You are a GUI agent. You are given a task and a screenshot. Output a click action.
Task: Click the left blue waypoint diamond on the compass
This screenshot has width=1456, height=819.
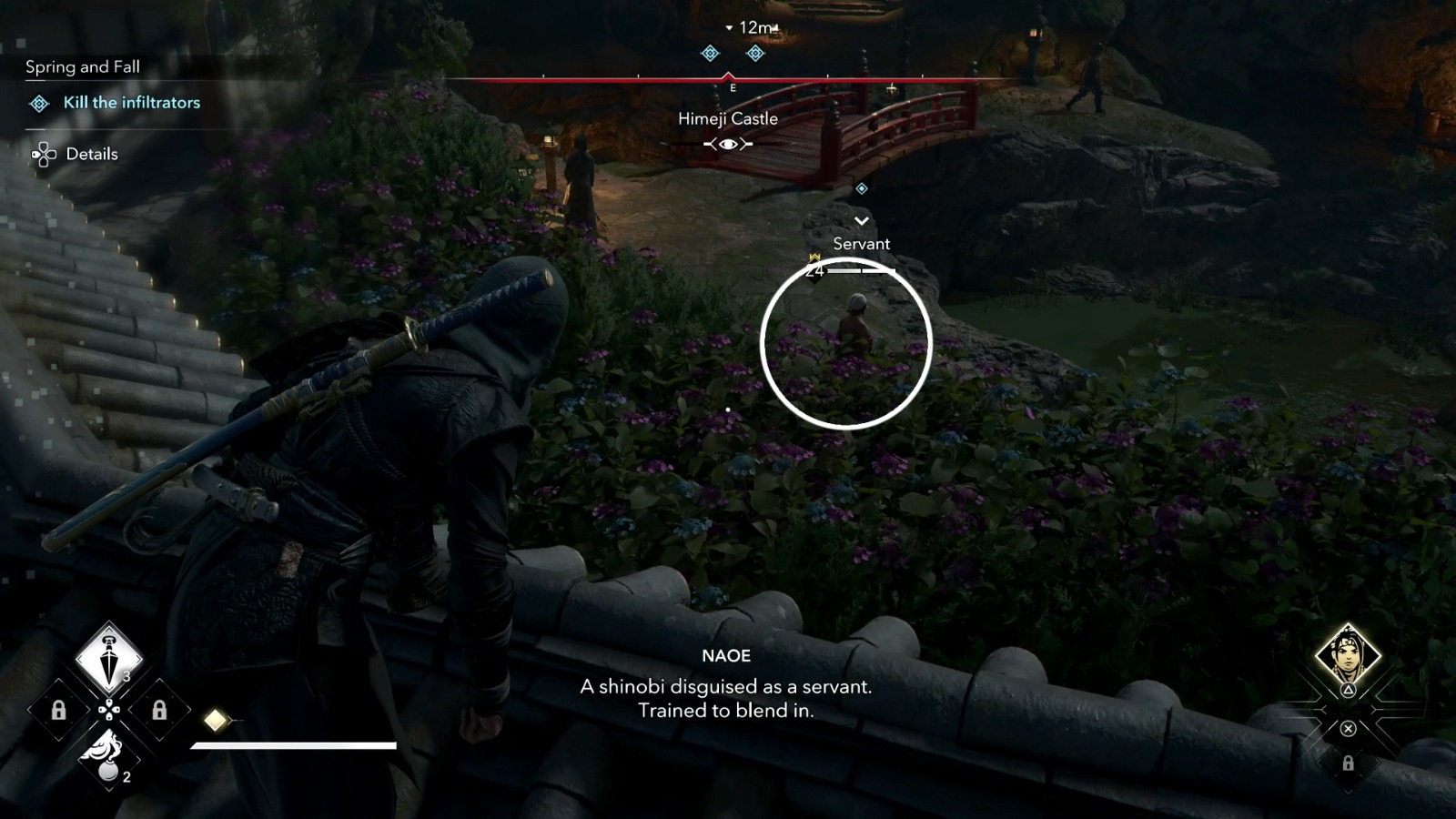tap(709, 53)
